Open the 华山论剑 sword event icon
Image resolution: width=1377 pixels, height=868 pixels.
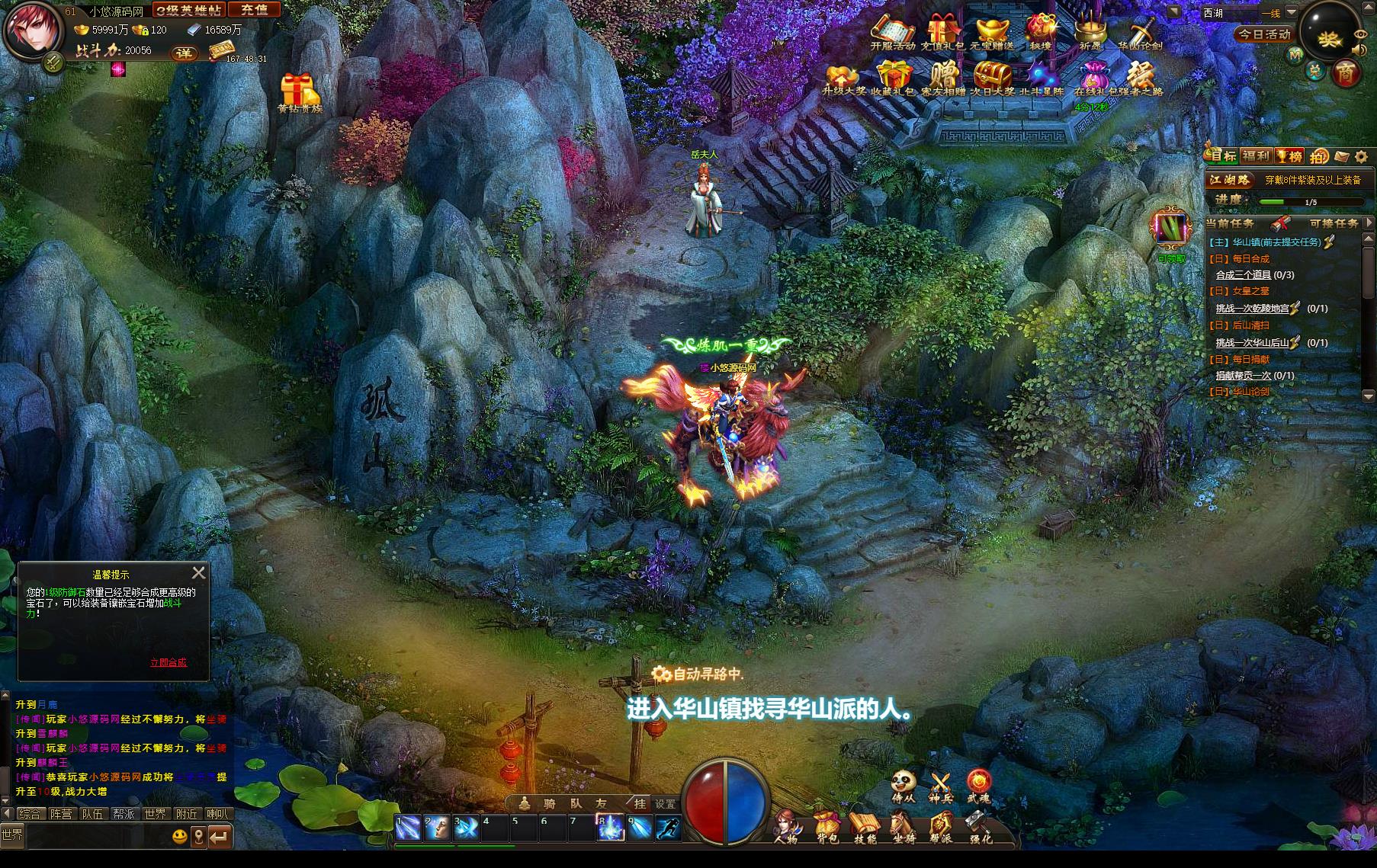coord(1140,34)
